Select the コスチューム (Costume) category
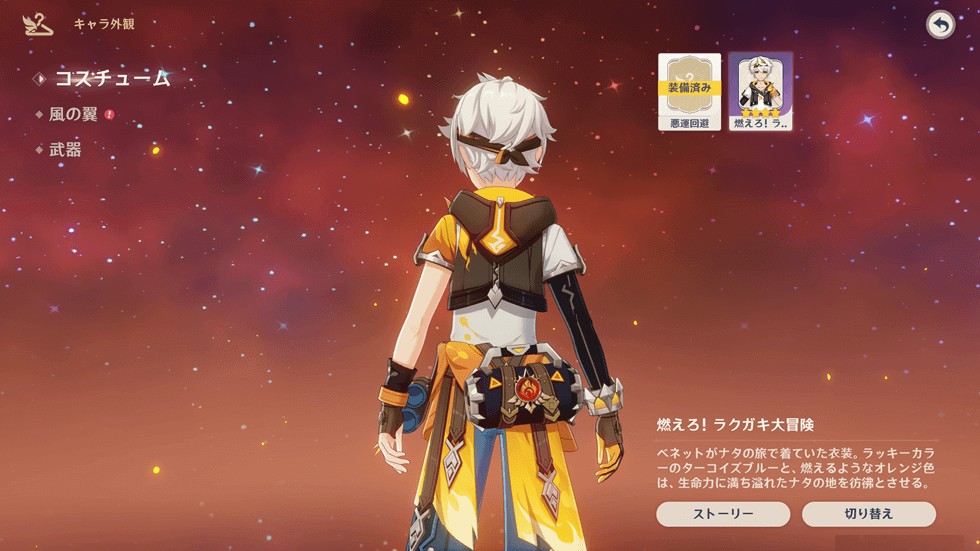980x551 pixels. coord(111,79)
